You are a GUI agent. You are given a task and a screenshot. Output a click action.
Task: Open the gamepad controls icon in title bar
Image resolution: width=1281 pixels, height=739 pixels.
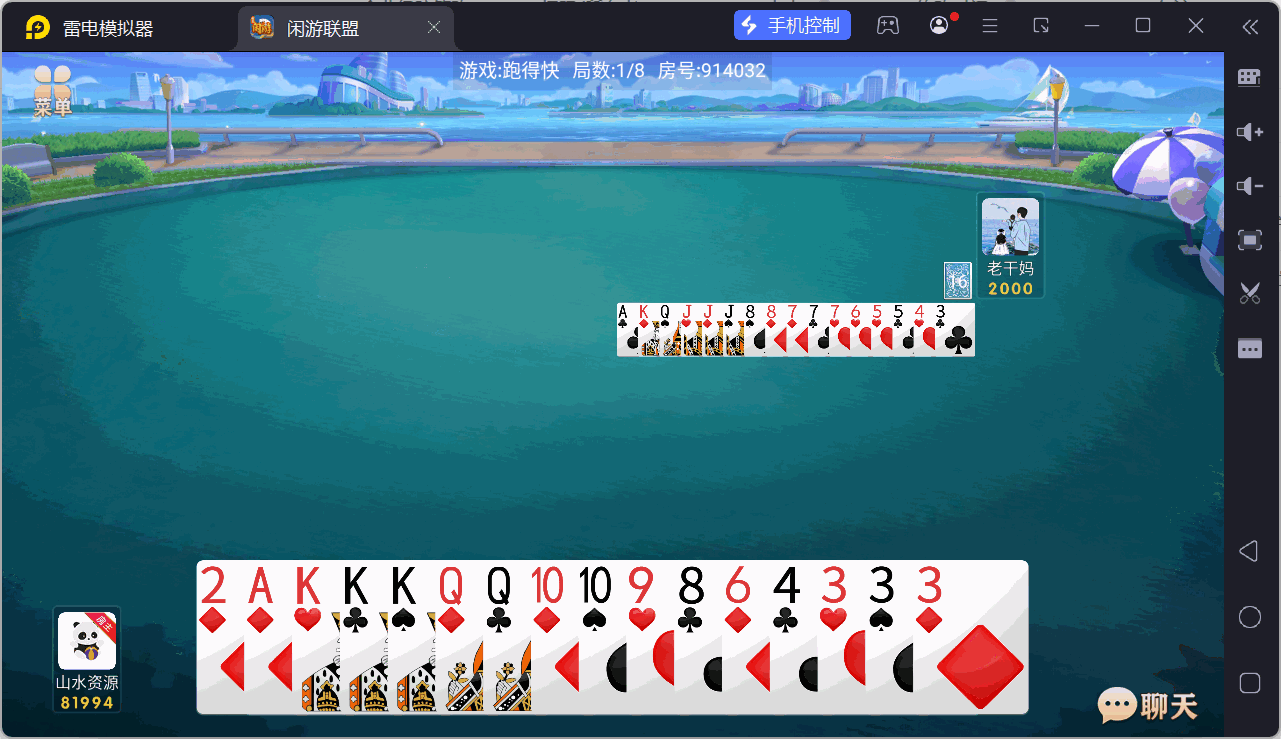[889, 25]
